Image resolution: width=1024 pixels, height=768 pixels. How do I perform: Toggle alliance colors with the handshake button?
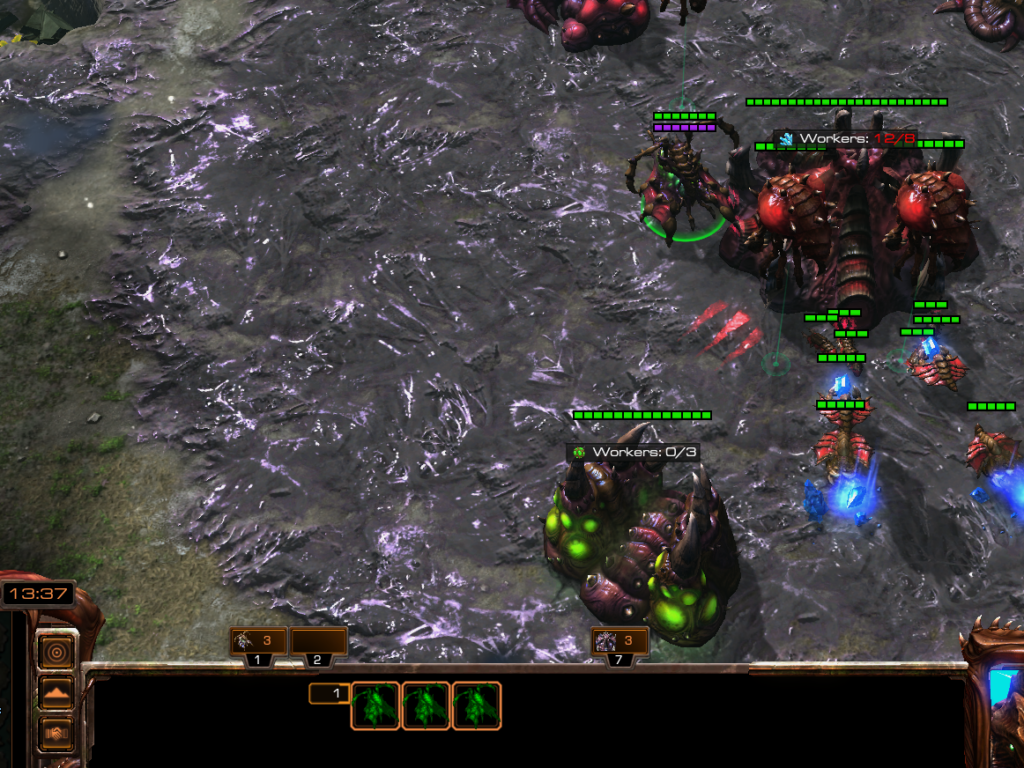point(57,732)
